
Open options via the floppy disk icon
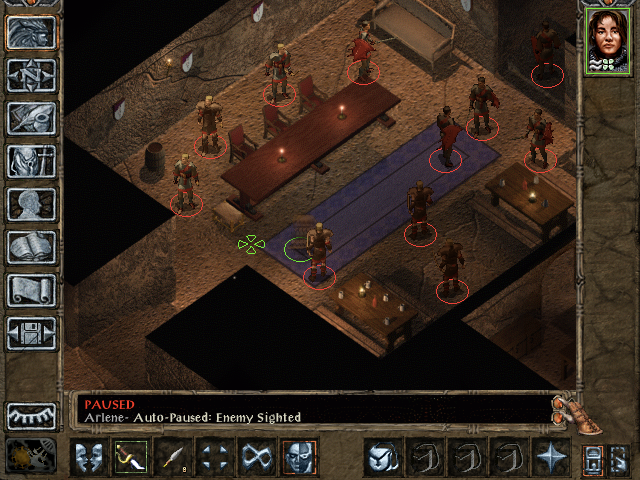[x=32, y=333]
